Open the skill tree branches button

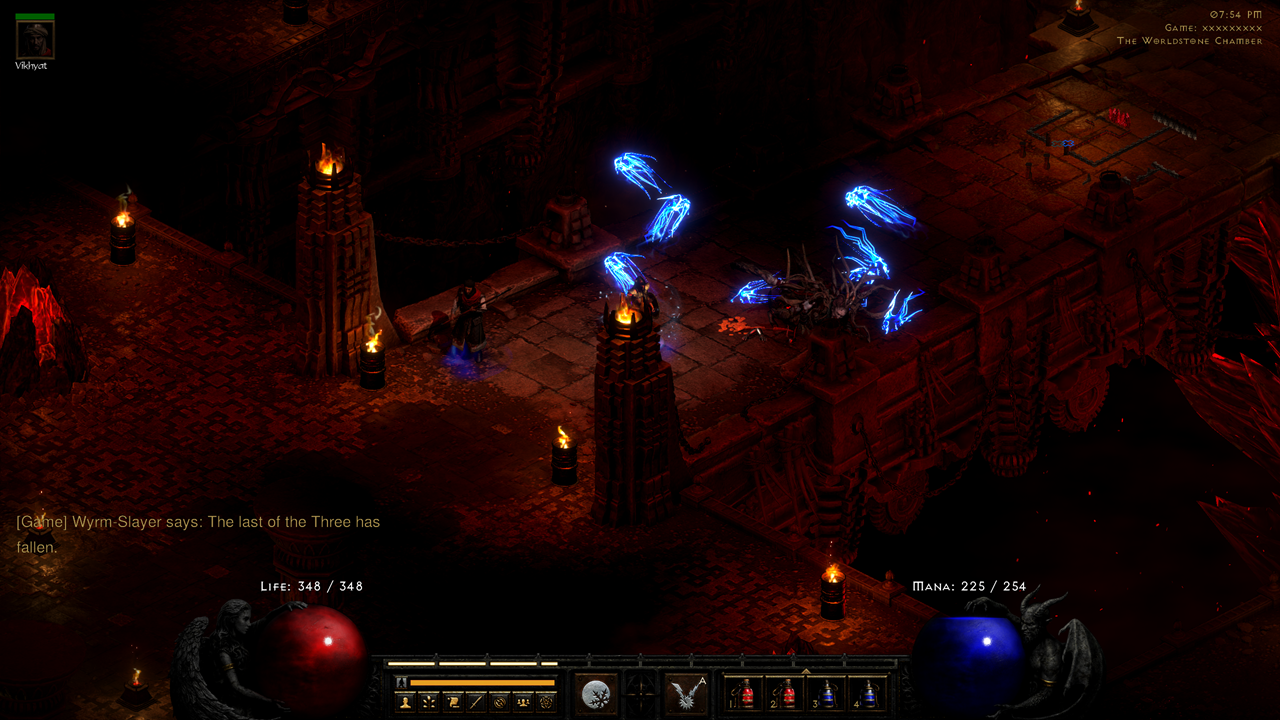[x=429, y=702]
